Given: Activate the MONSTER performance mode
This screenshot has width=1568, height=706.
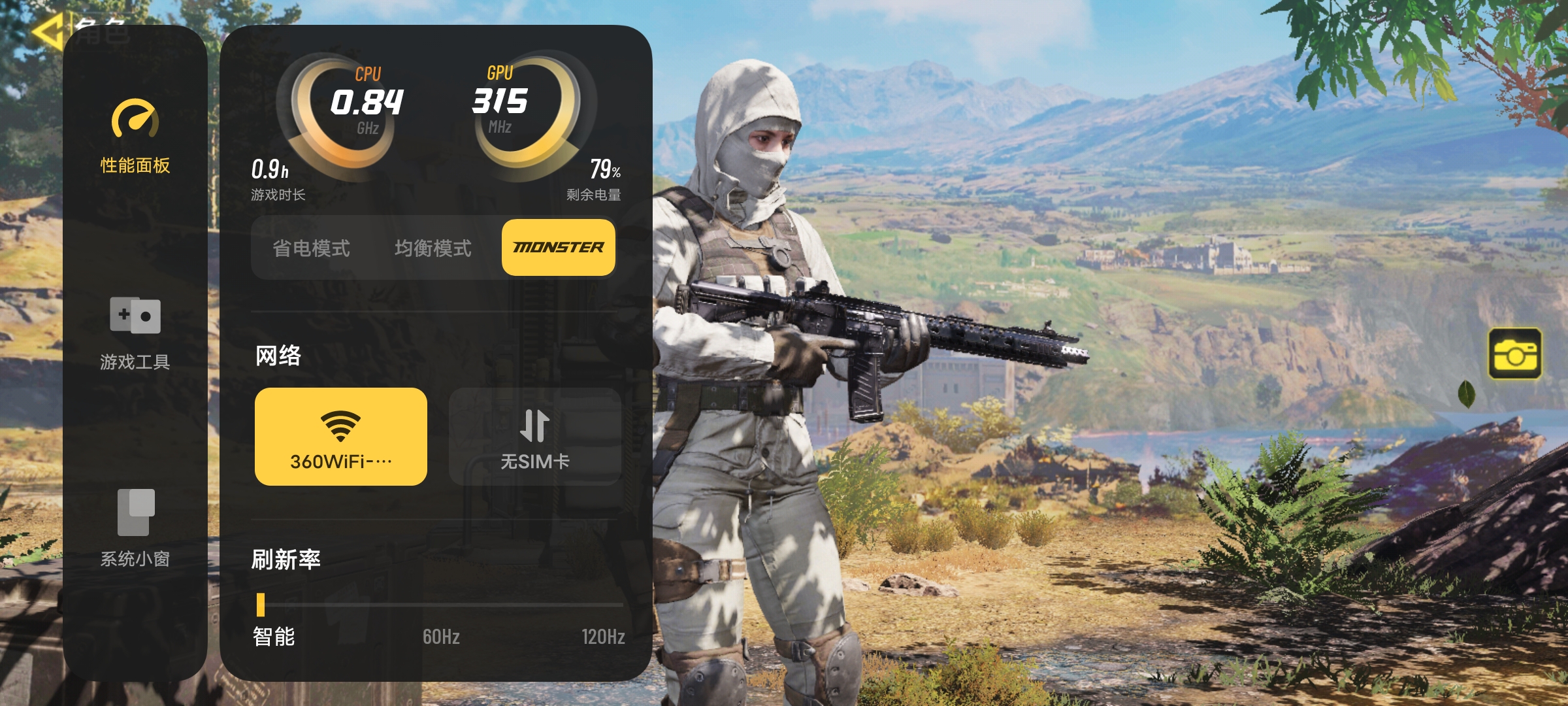Looking at the screenshot, I should pos(558,248).
